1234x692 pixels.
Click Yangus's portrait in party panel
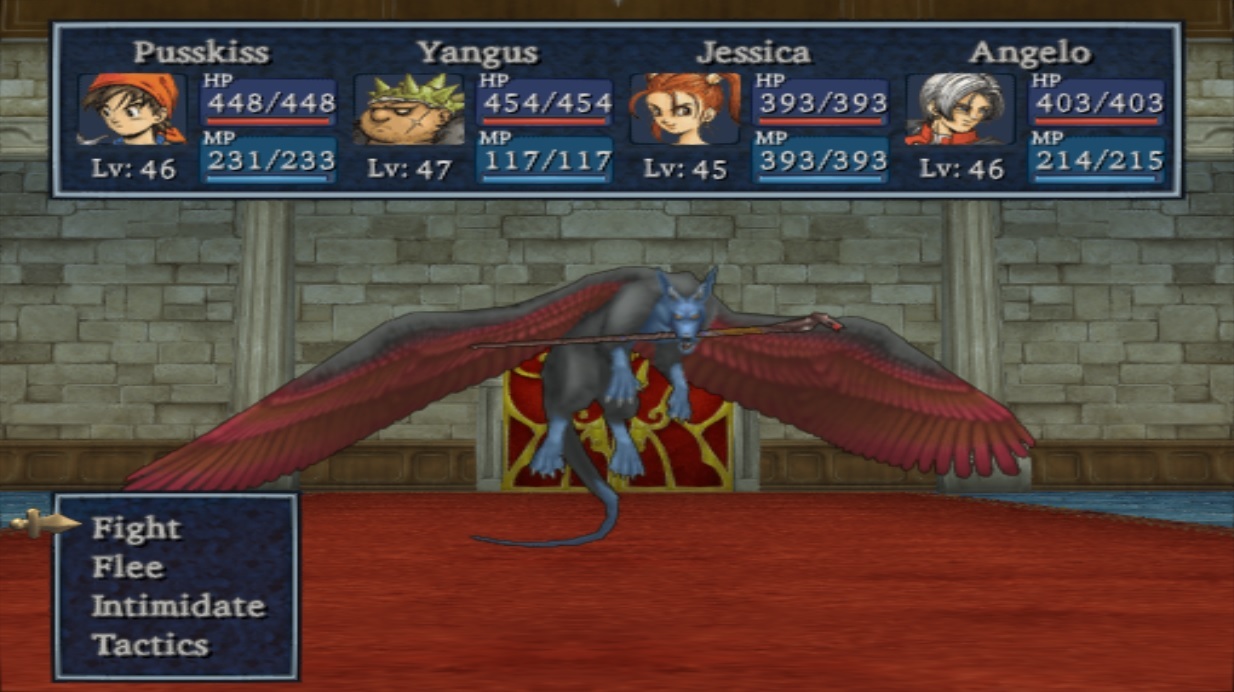click(409, 109)
